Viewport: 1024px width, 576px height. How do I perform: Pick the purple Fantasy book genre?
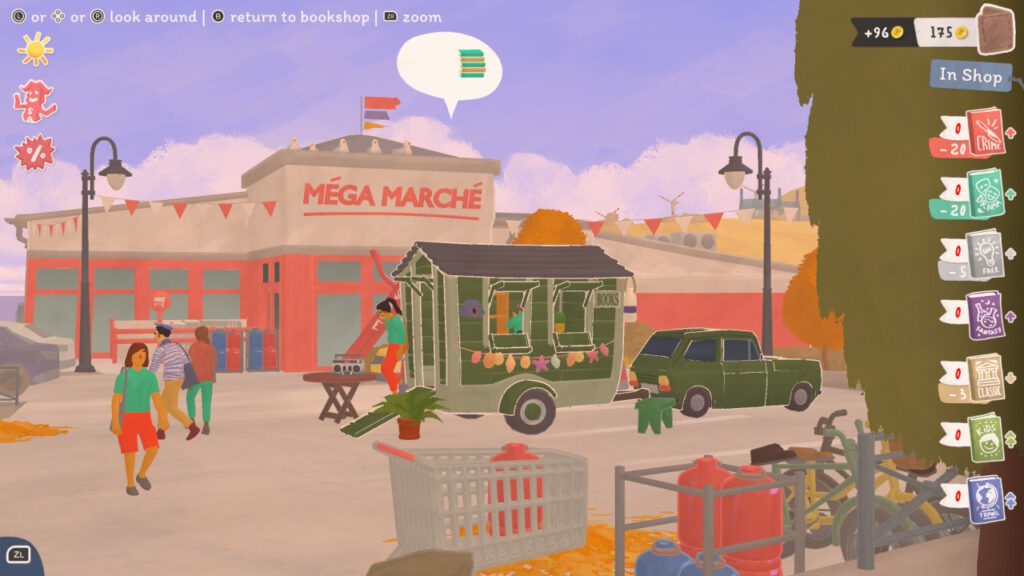[x=985, y=315]
